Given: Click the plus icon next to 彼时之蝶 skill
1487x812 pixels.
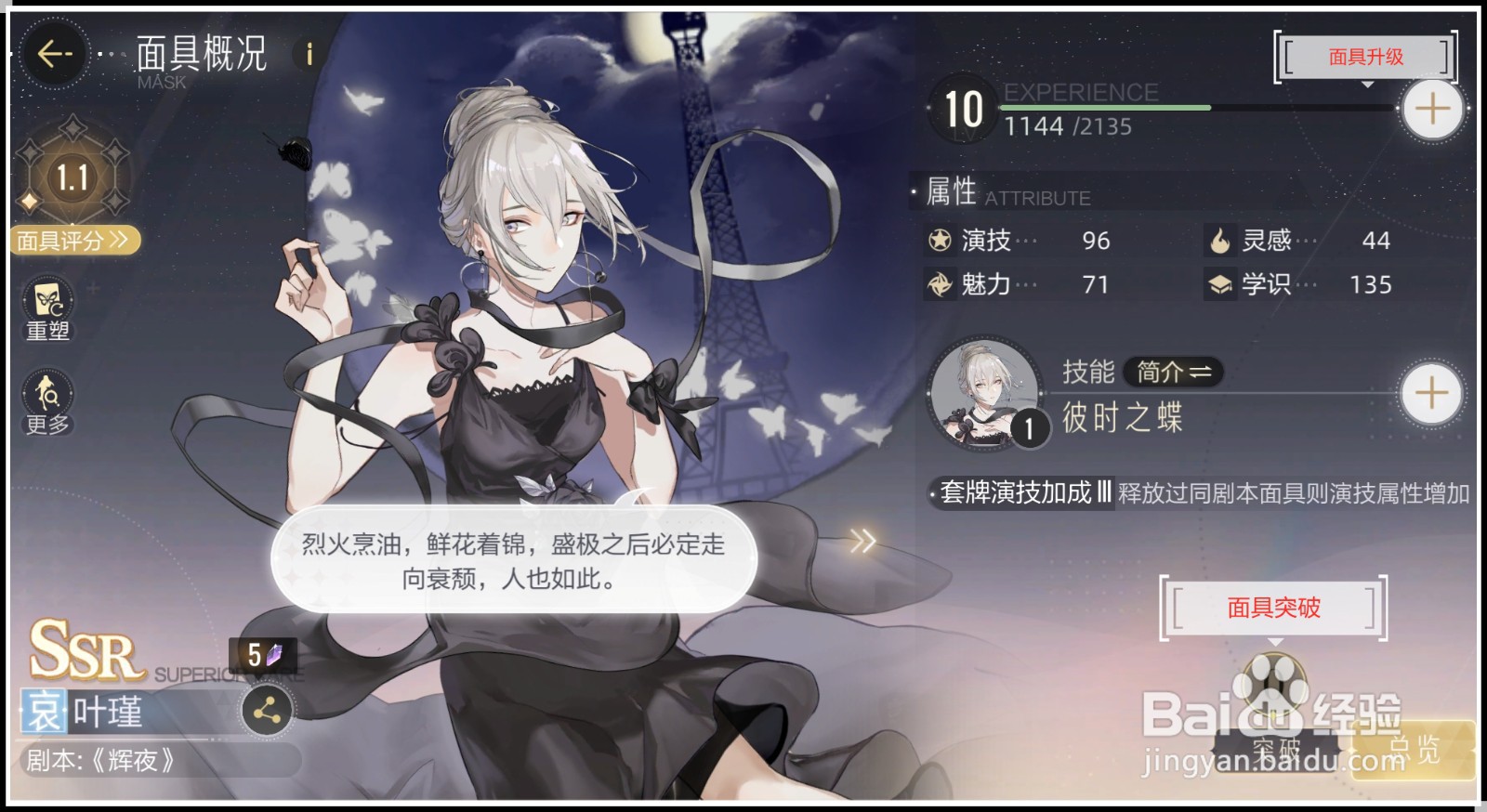Looking at the screenshot, I should pos(1431,394).
